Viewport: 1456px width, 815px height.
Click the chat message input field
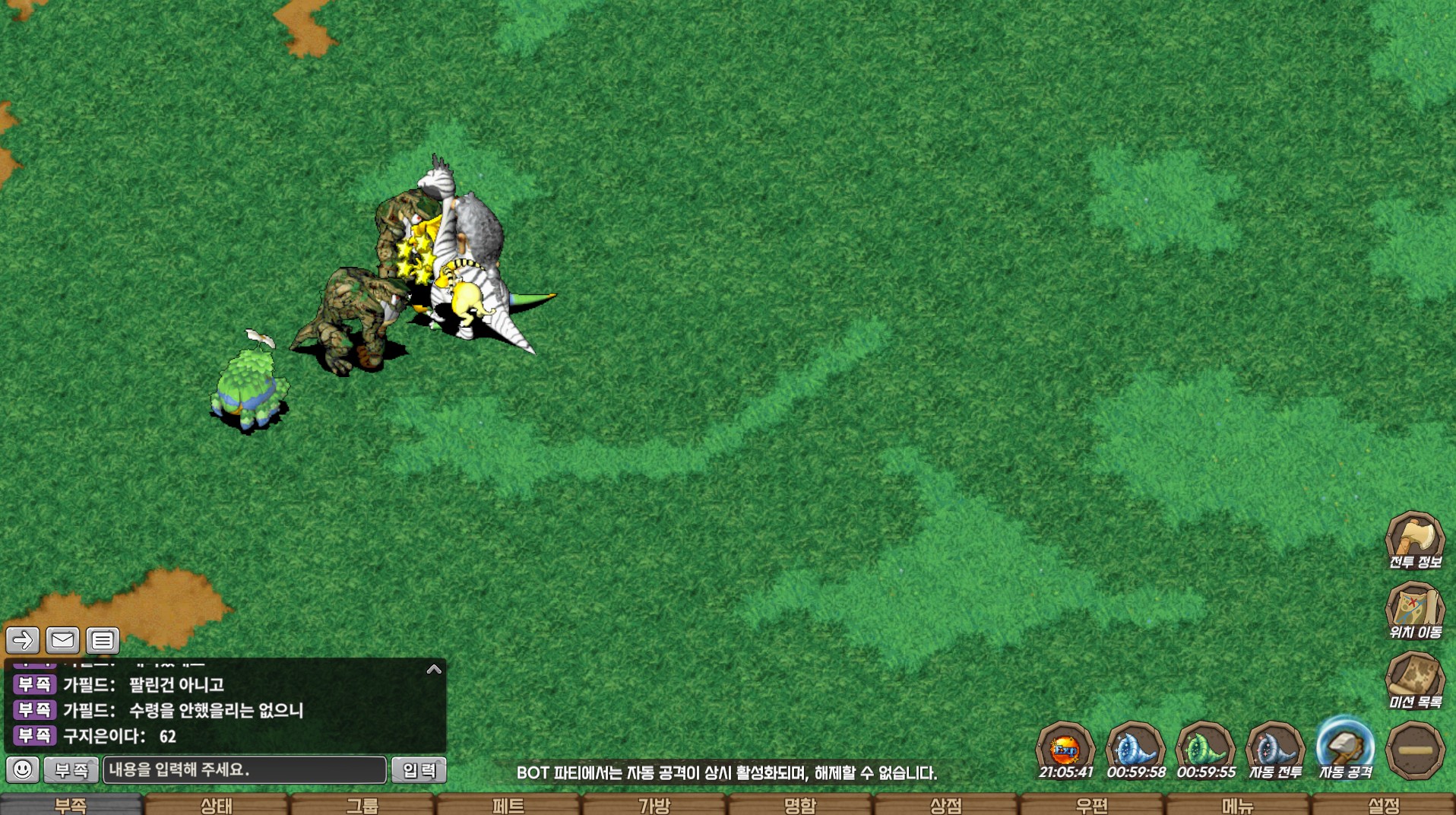(x=245, y=769)
